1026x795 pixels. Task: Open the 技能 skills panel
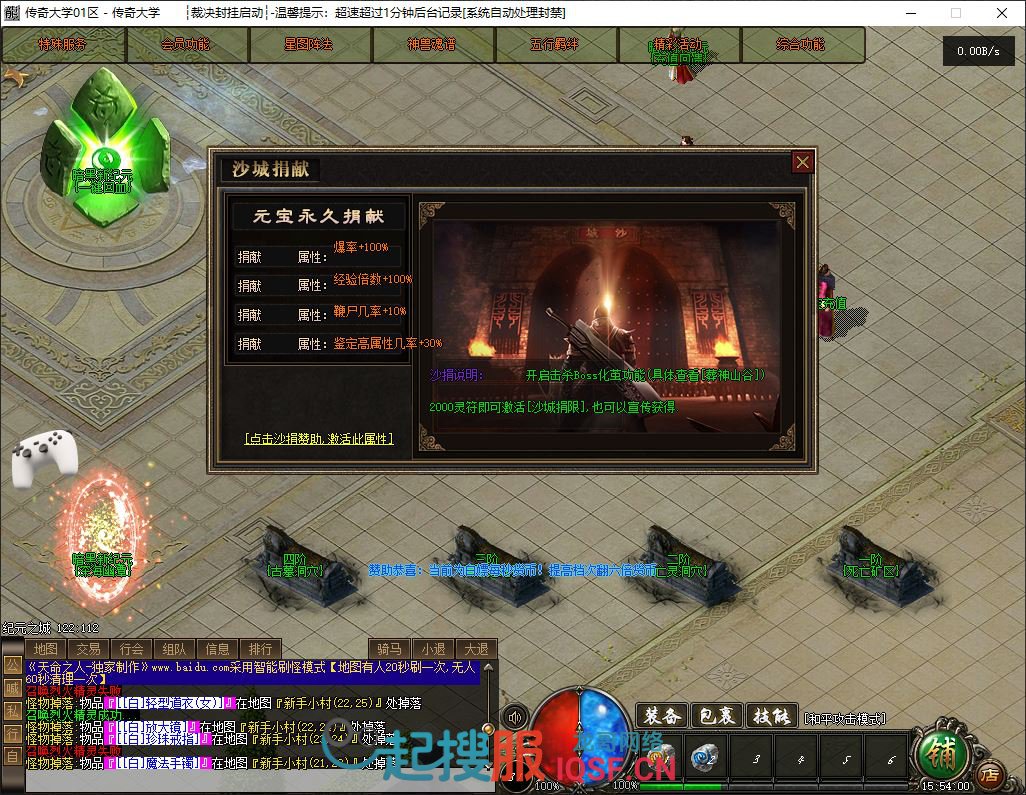pos(773,716)
